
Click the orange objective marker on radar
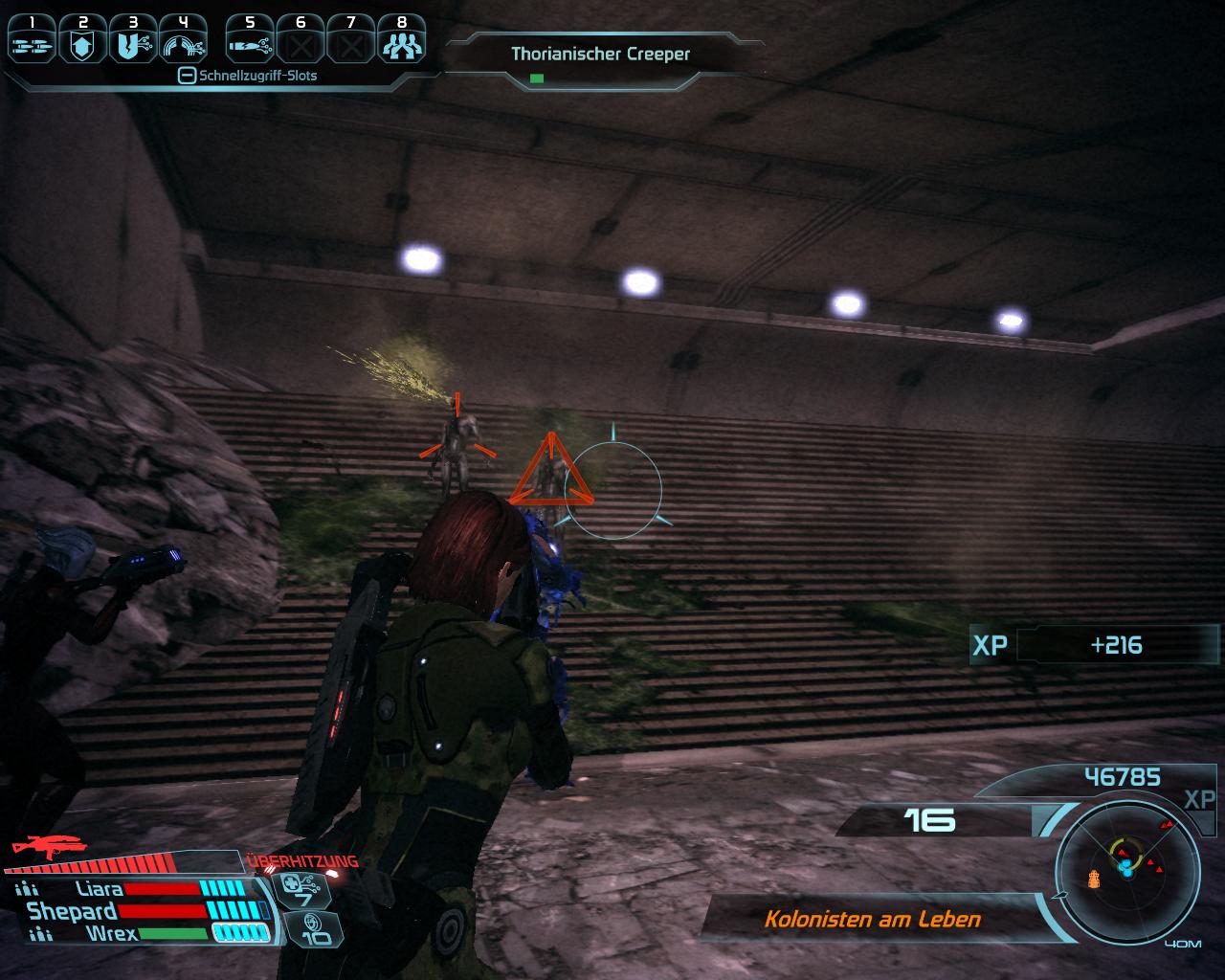(1096, 877)
